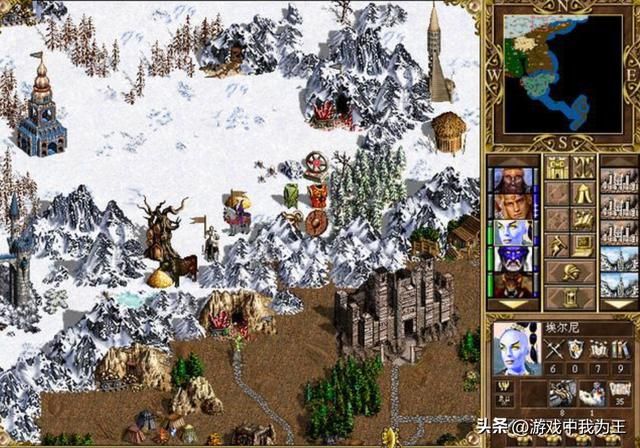Click the horse Move Hero button
Screen dimensions: 640x448
(556, 220)
